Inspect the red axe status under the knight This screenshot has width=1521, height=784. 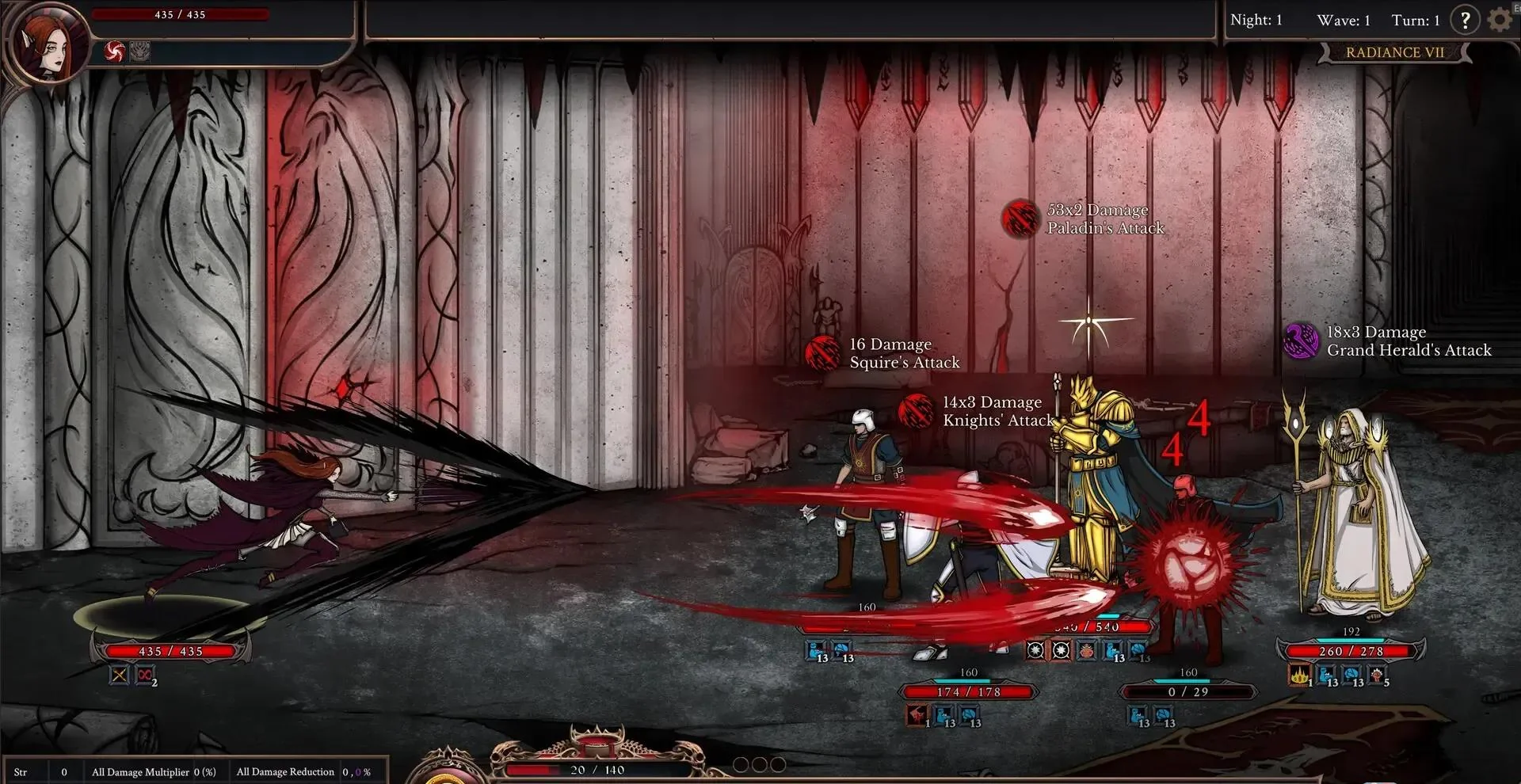point(917,716)
